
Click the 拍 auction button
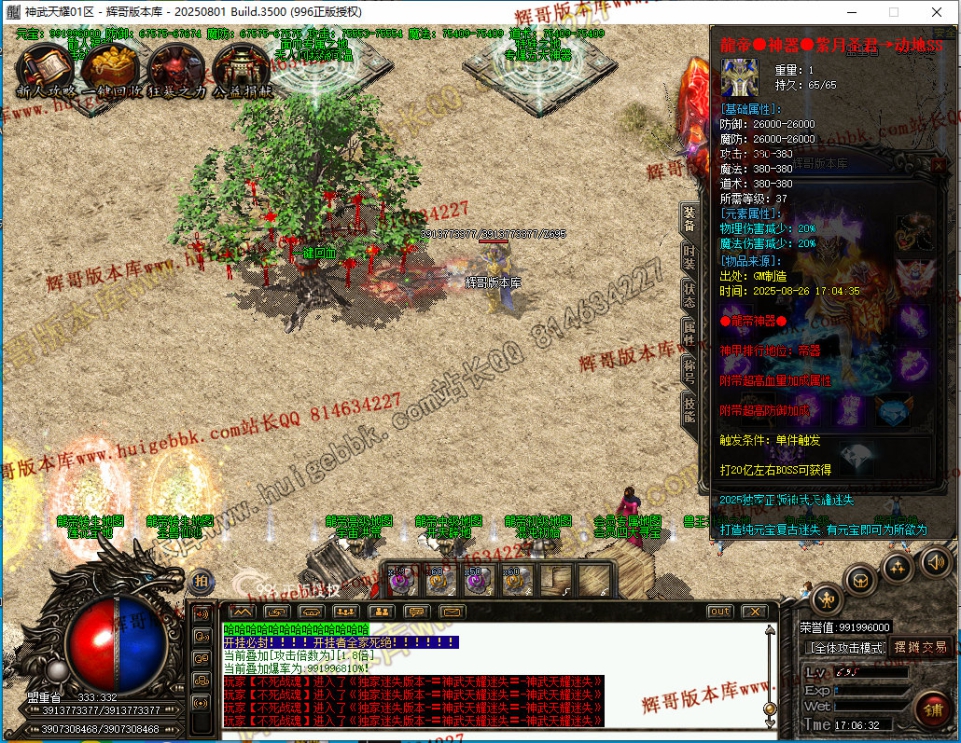click(x=201, y=581)
